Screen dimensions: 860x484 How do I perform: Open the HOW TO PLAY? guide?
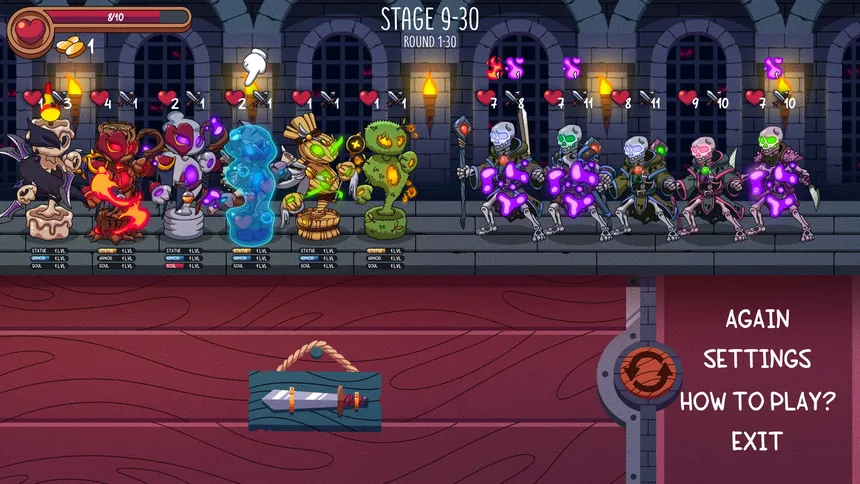click(757, 401)
